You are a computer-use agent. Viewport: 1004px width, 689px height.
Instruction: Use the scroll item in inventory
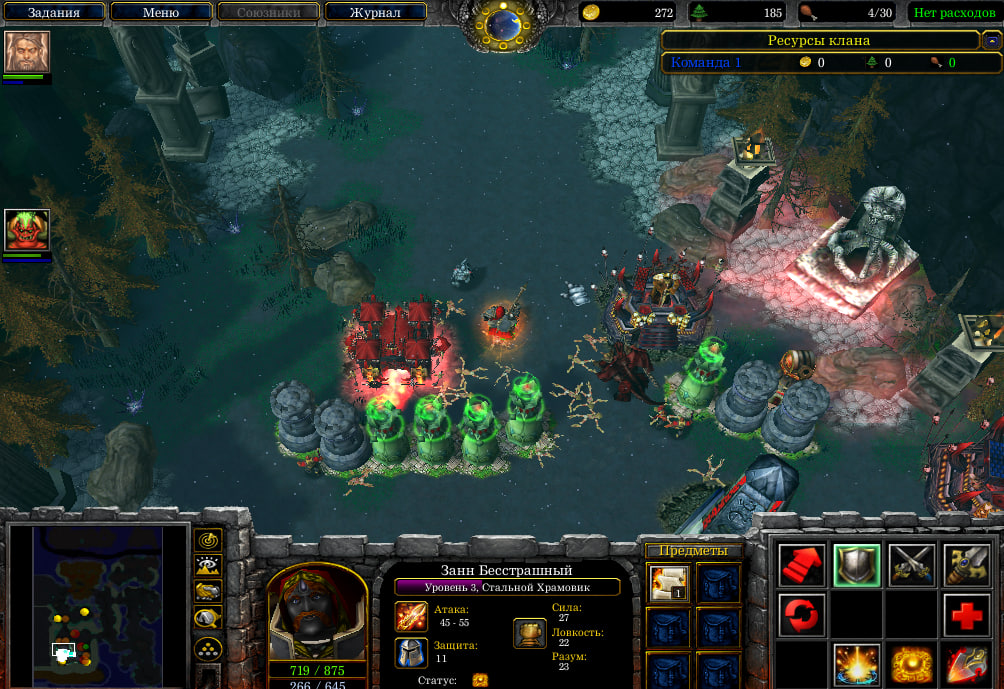point(666,583)
